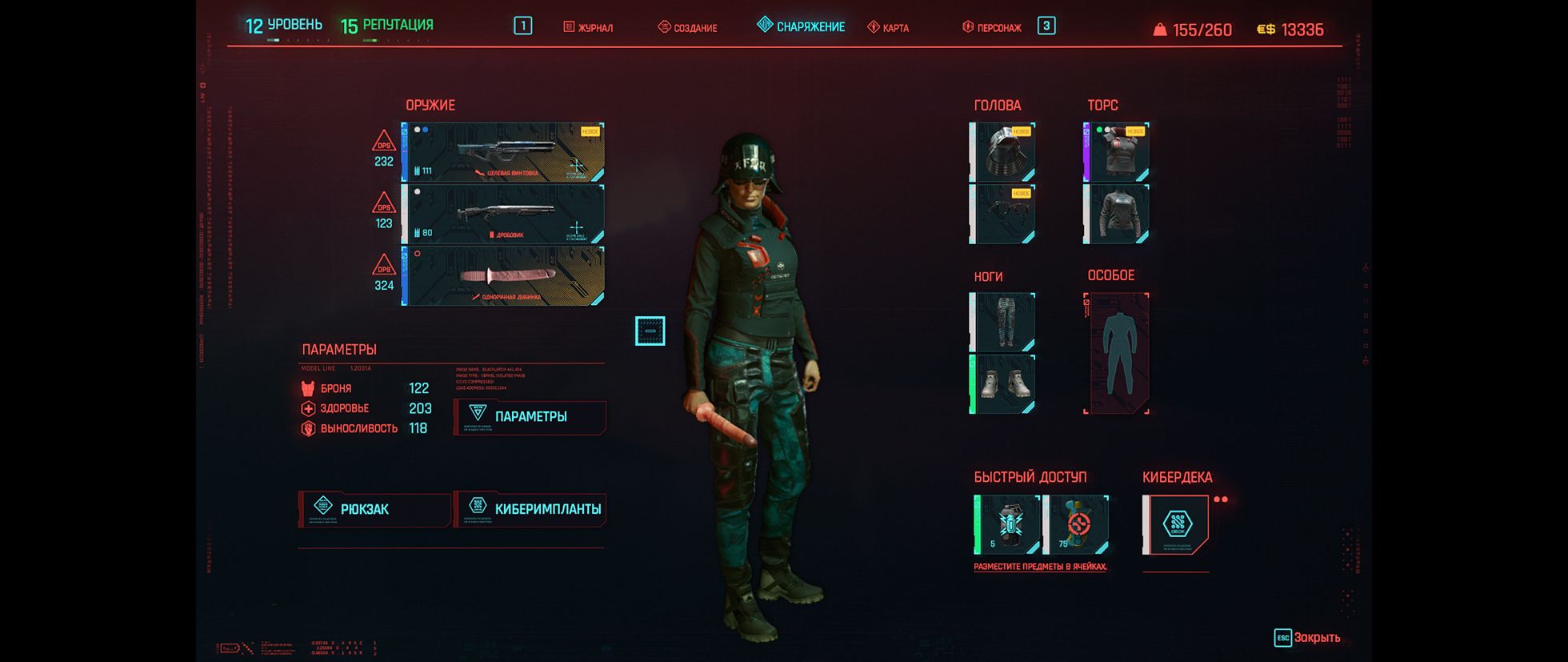Select the Кибердека cyberdeck slot
The image size is (1568, 662).
point(1176,525)
